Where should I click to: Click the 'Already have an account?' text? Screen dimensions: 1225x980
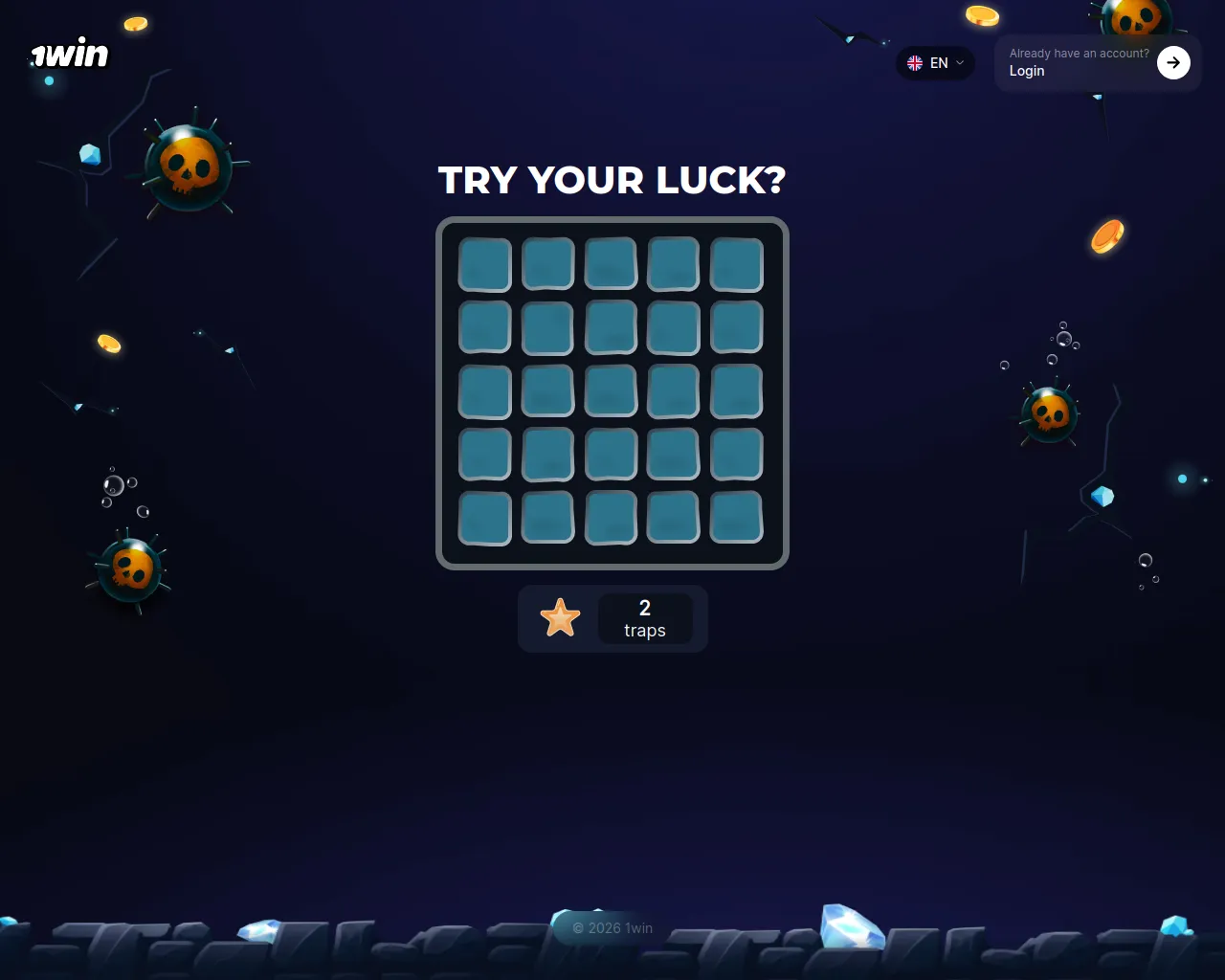click(x=1079, y=53)
